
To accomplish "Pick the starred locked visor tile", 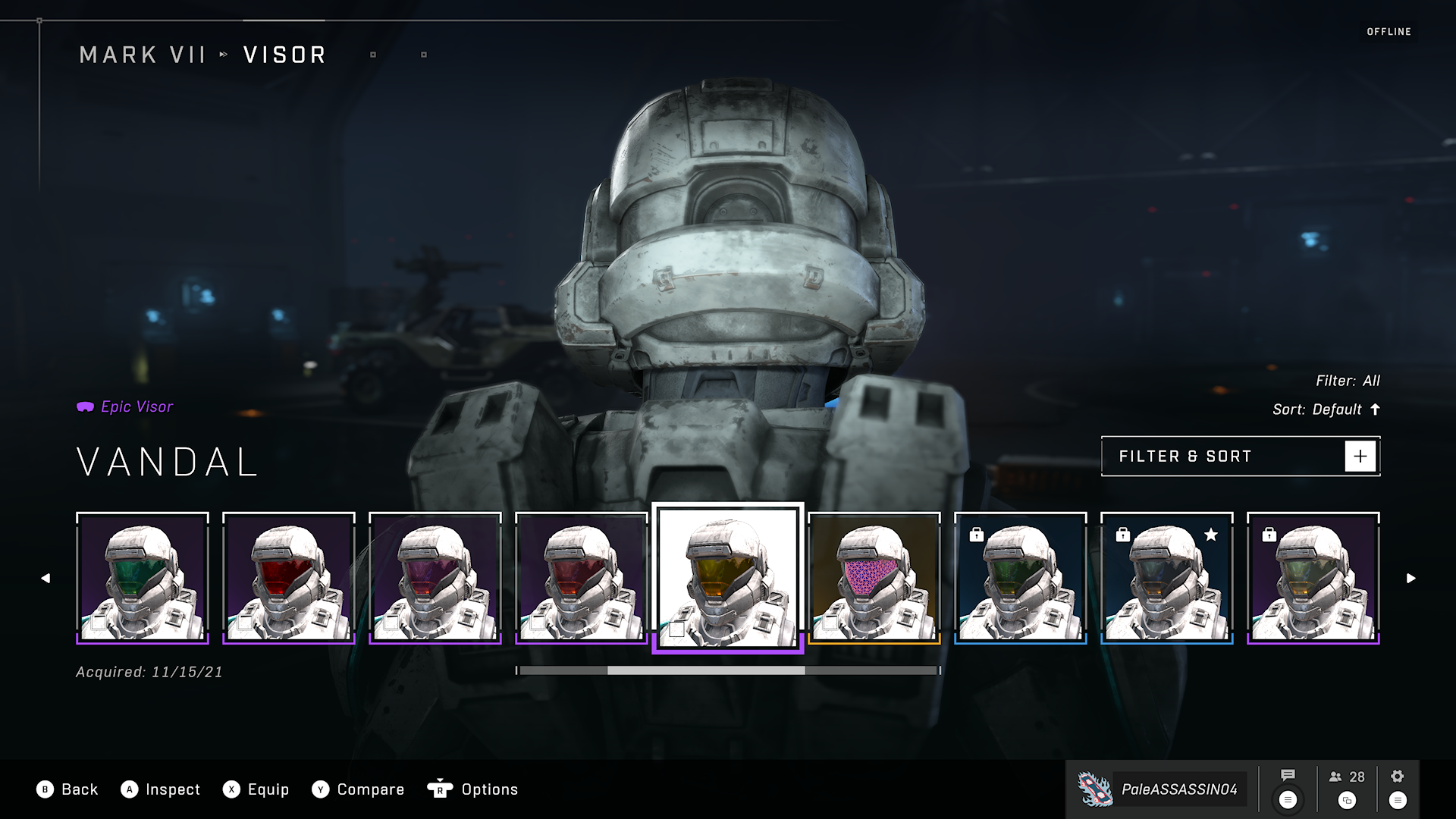I will tap(1166, 578).
